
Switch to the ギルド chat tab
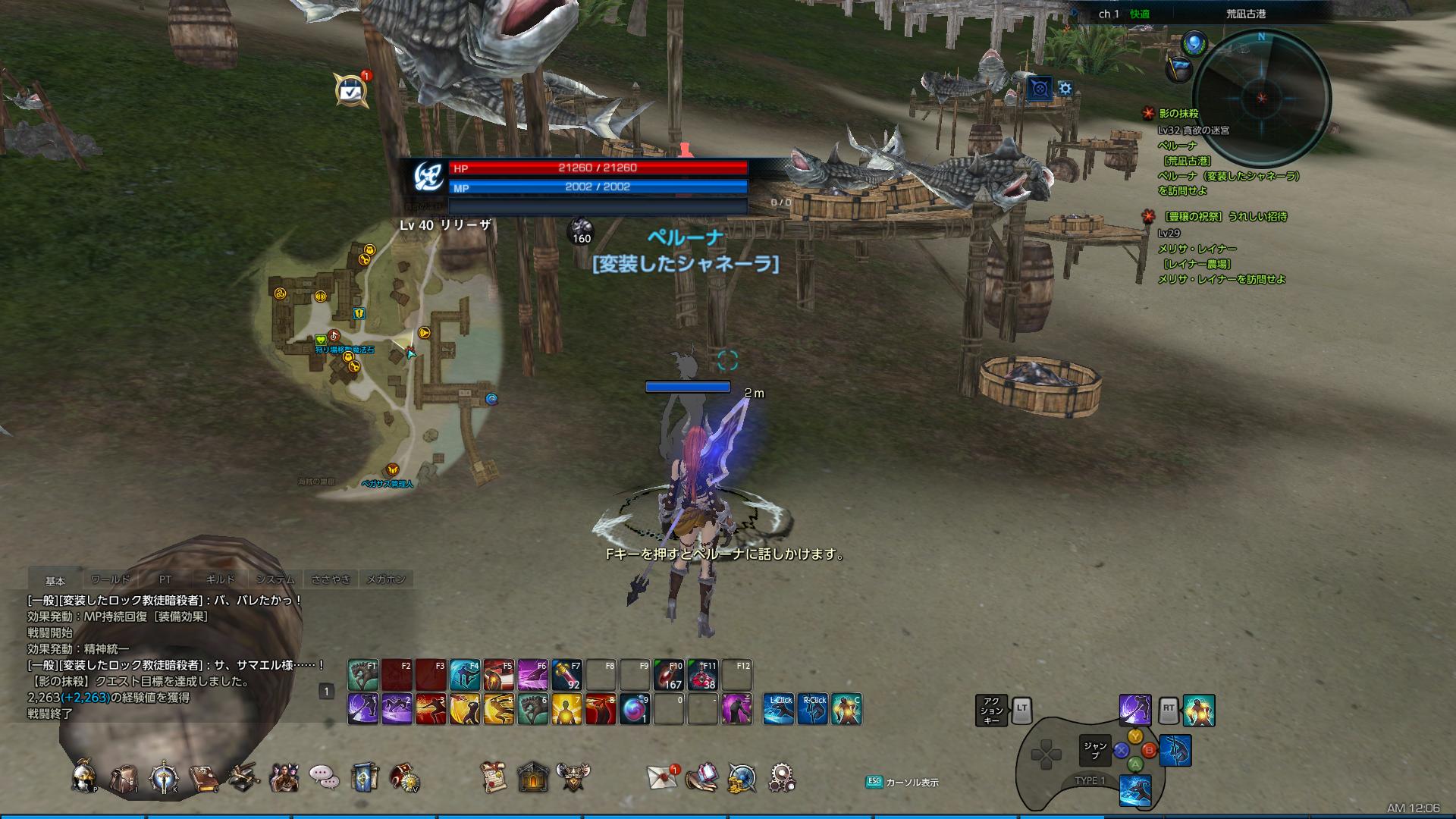pyautogui.click(x=220, y=579)
